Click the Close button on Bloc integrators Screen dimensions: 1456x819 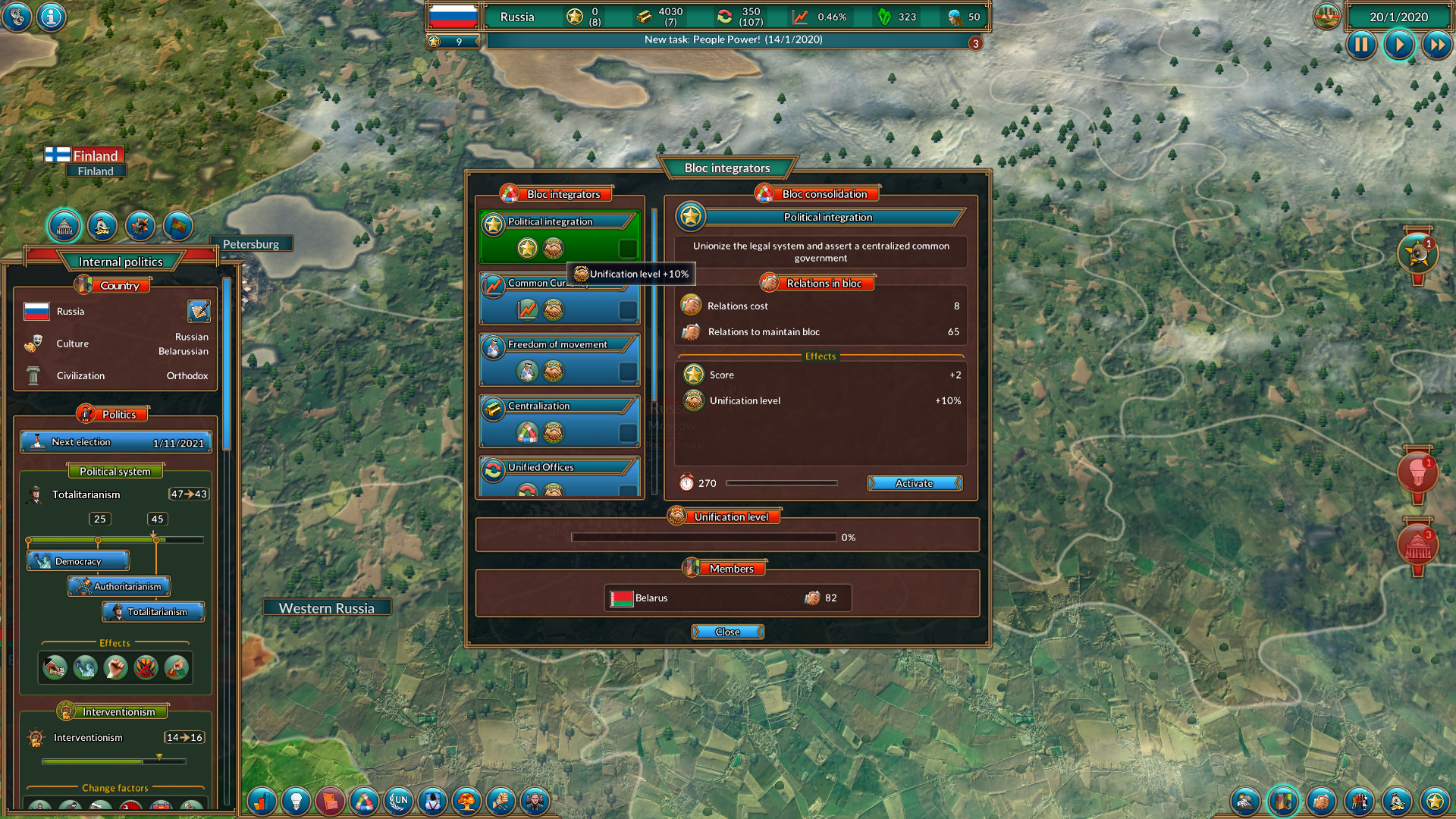[726, 632]
